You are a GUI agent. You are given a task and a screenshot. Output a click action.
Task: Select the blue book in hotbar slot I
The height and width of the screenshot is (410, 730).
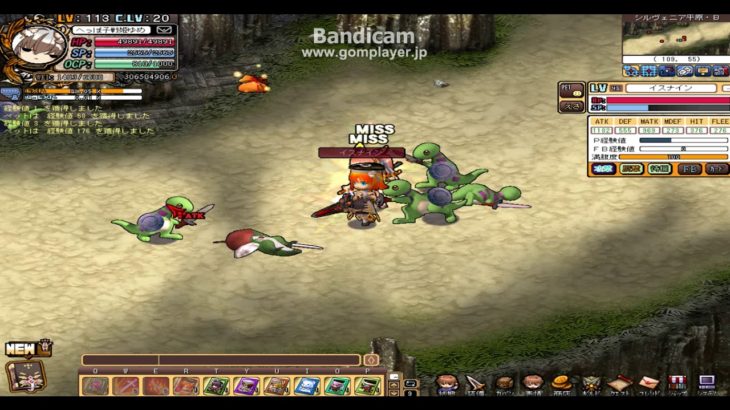tap(307, 385)
